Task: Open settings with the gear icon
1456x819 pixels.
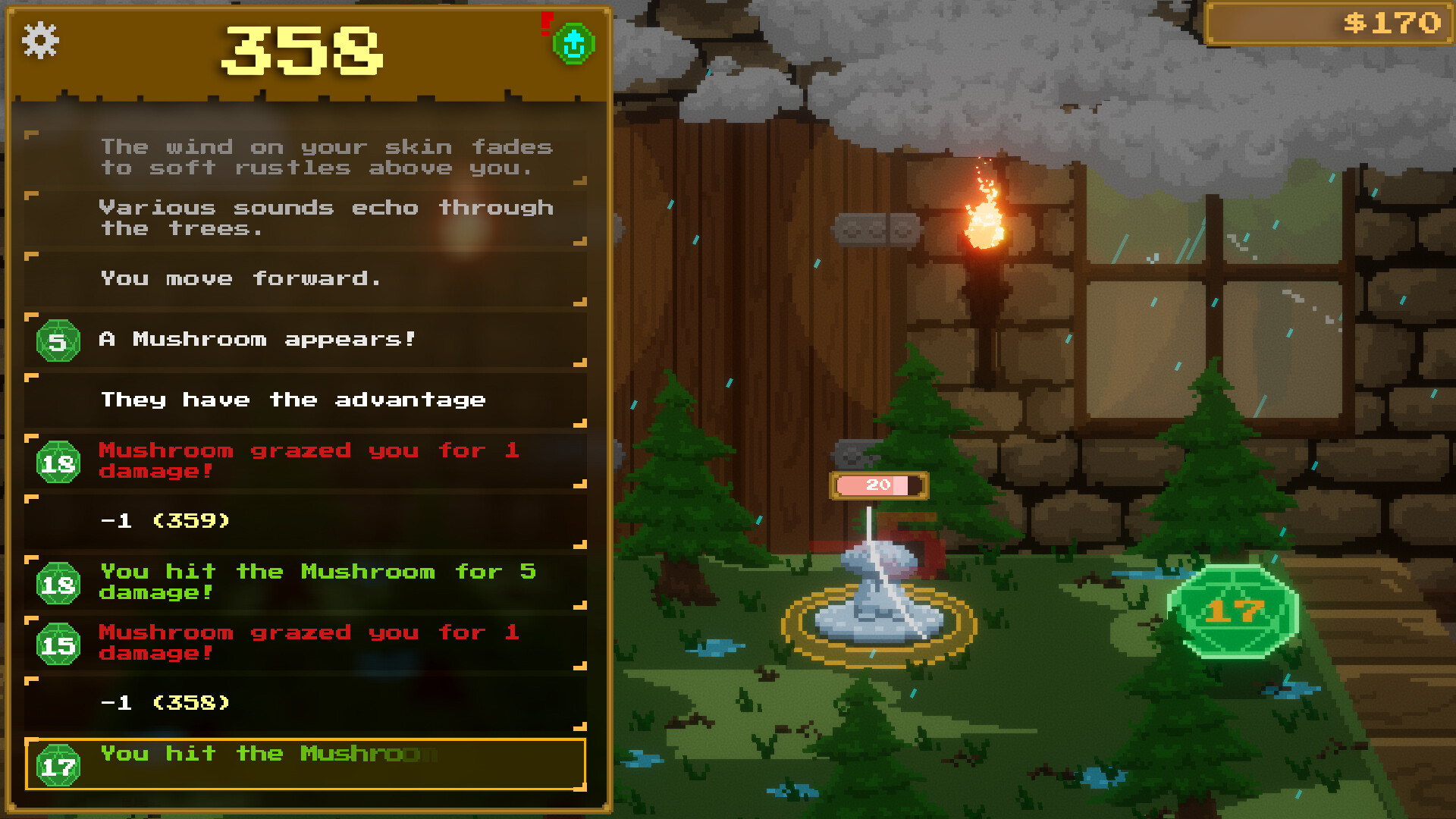Action: point(40,40)
